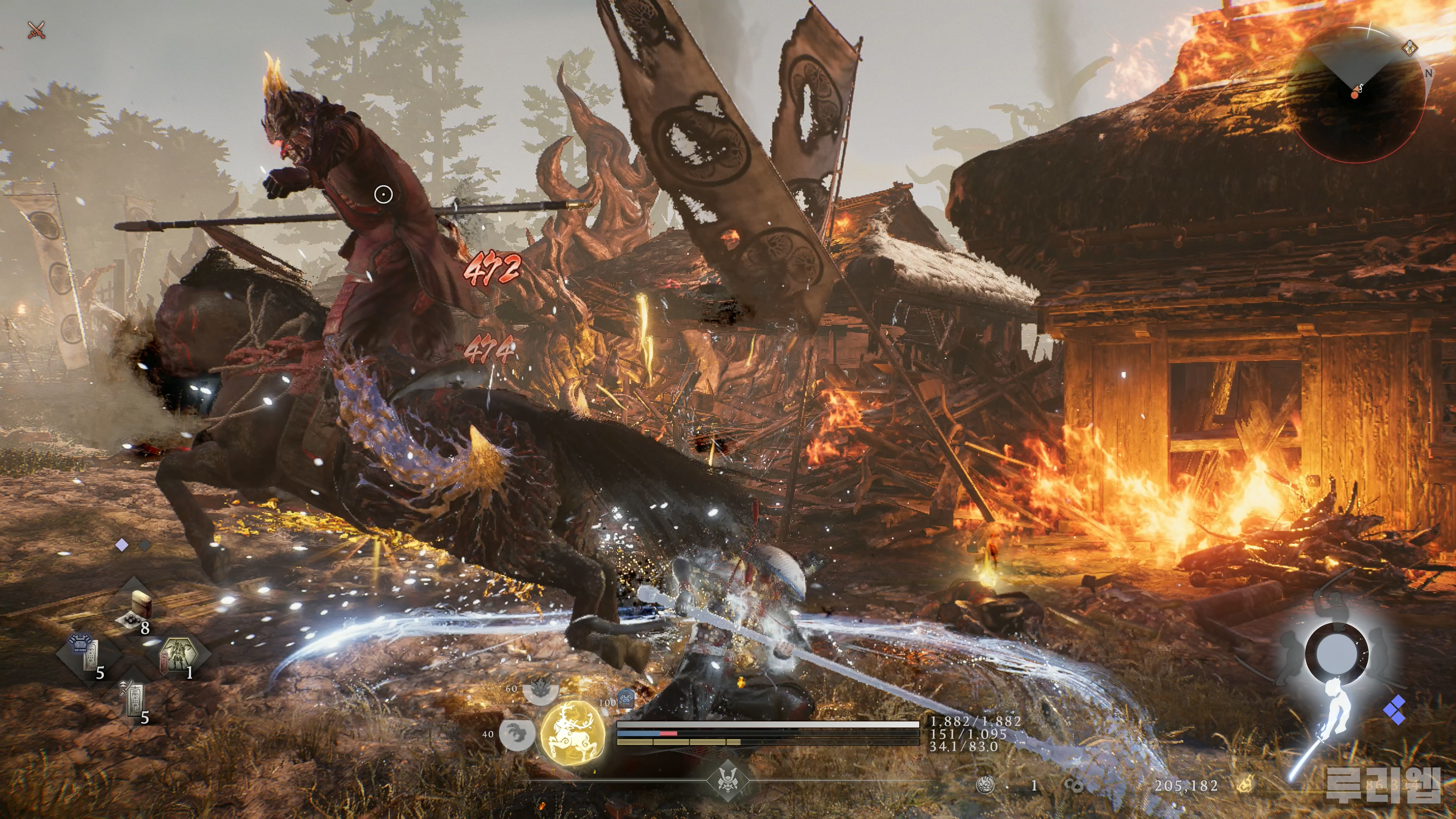Click the minimap's orange diamond marker
Viewport: 1456px width, 819px height.
(1410, 47)
